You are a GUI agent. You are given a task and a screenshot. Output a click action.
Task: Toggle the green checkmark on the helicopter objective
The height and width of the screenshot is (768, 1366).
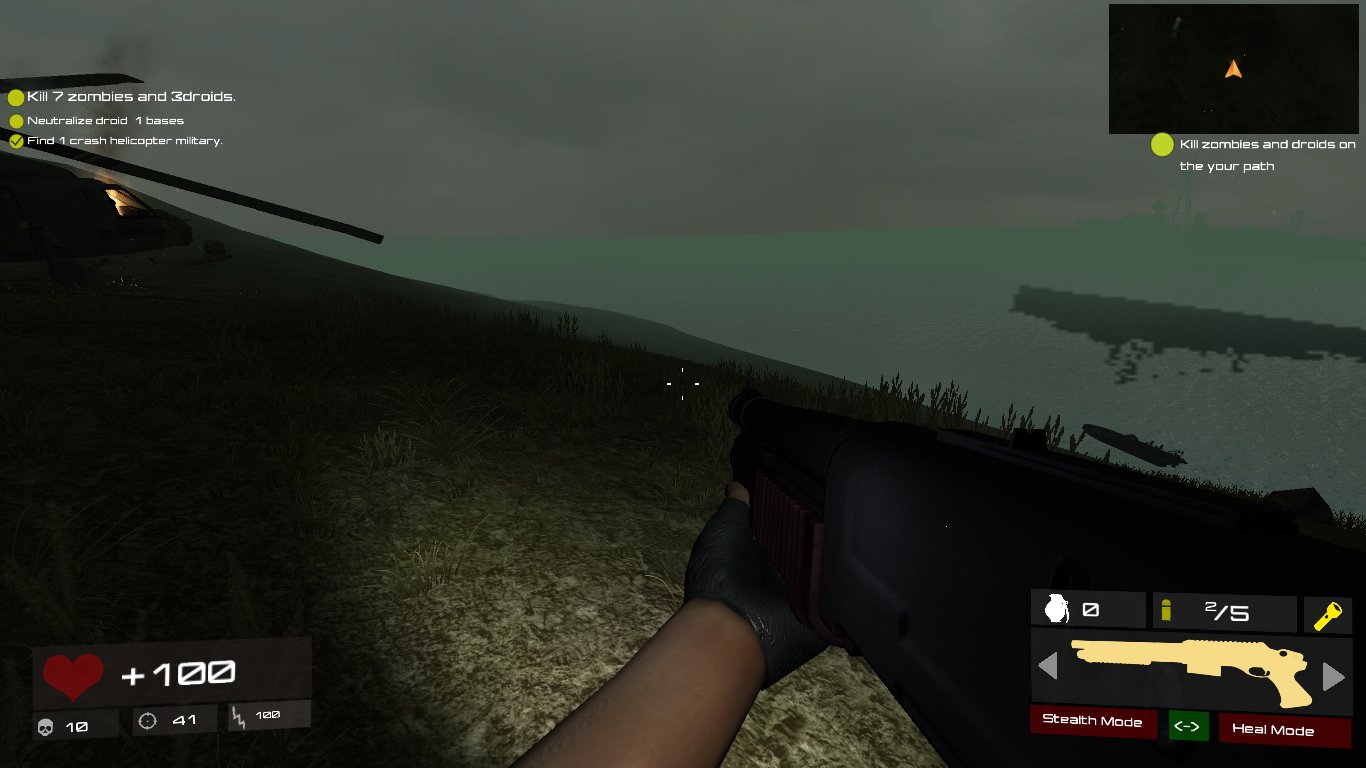point(16,141)
